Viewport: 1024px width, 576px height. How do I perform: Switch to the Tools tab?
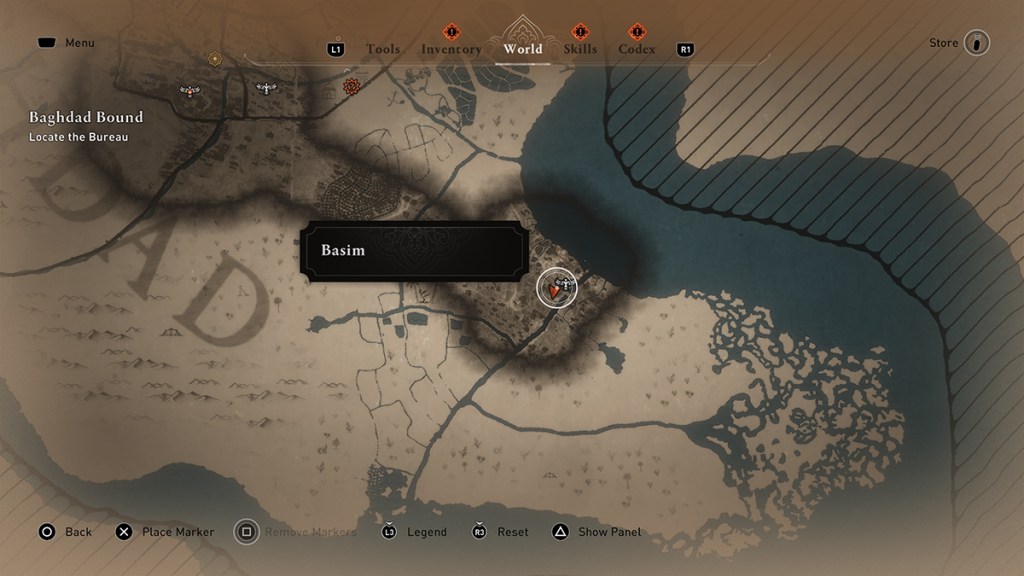(383, 49)
